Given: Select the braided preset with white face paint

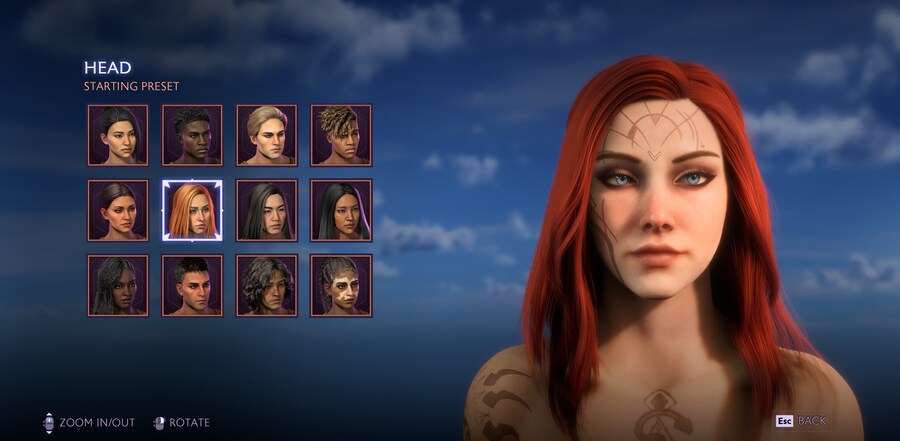Looking at the screenshot, I should (x=341, y=285).
